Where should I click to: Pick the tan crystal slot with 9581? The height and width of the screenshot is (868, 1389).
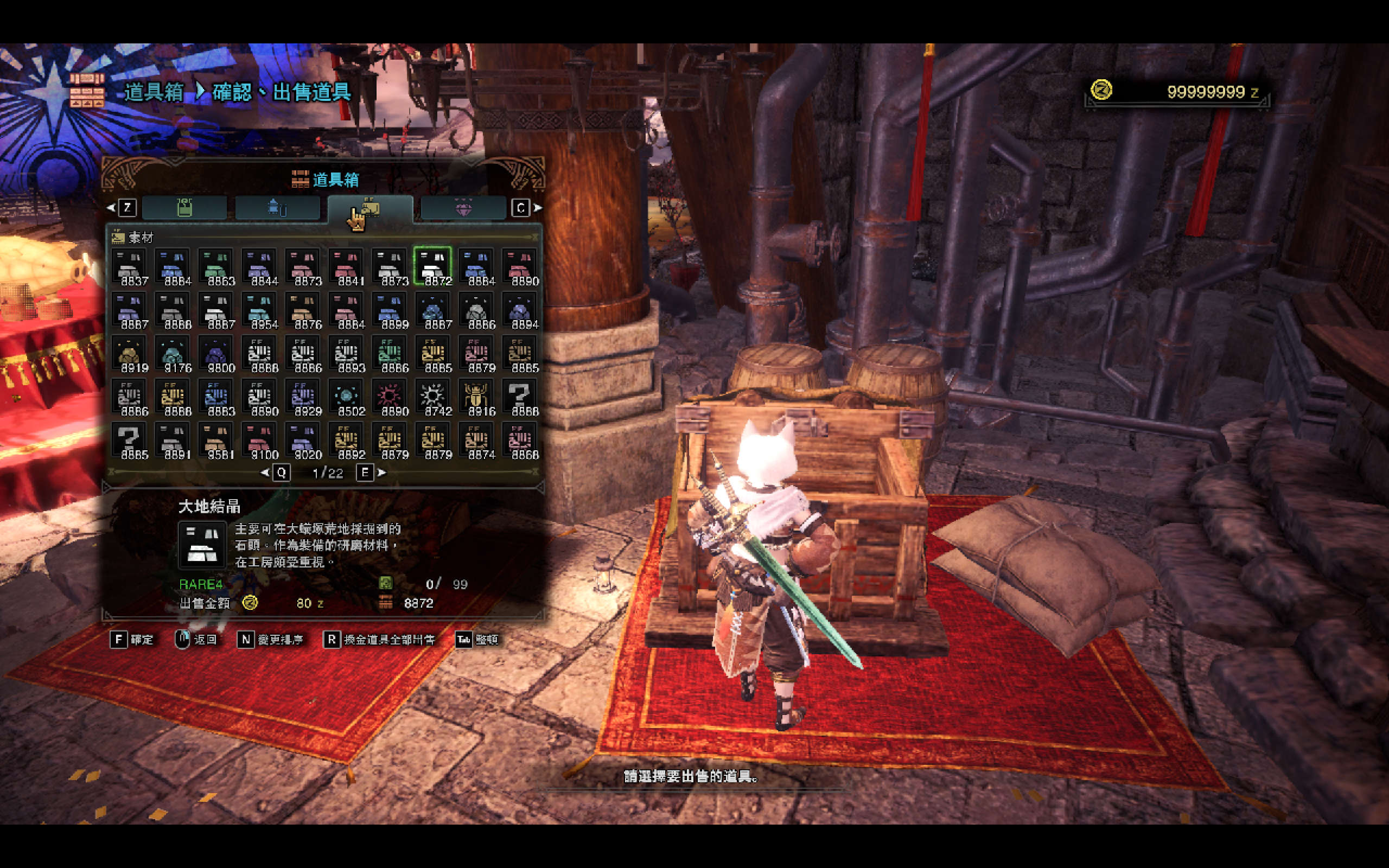216,441
